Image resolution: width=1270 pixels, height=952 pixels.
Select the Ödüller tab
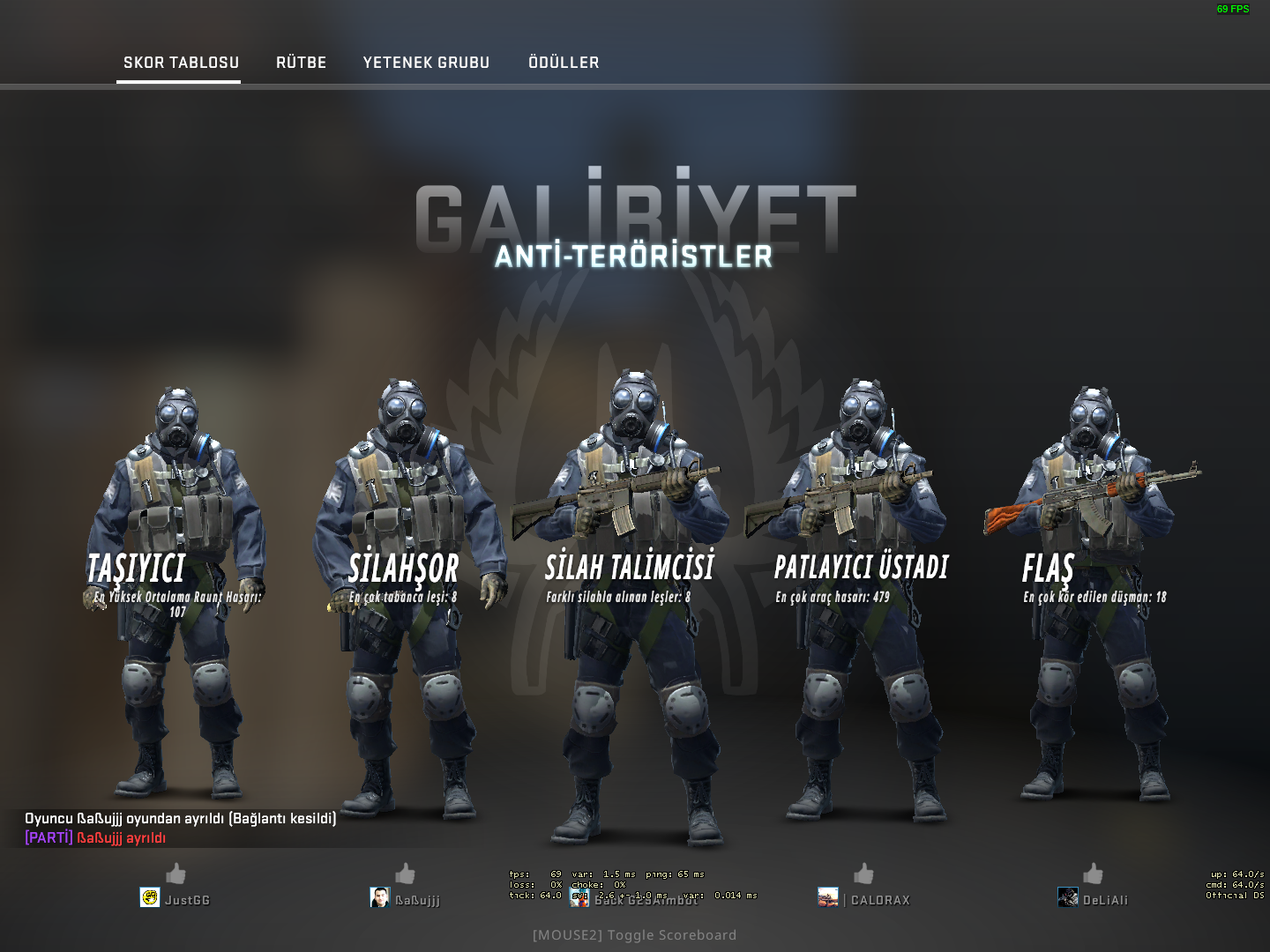coord(564,63)
